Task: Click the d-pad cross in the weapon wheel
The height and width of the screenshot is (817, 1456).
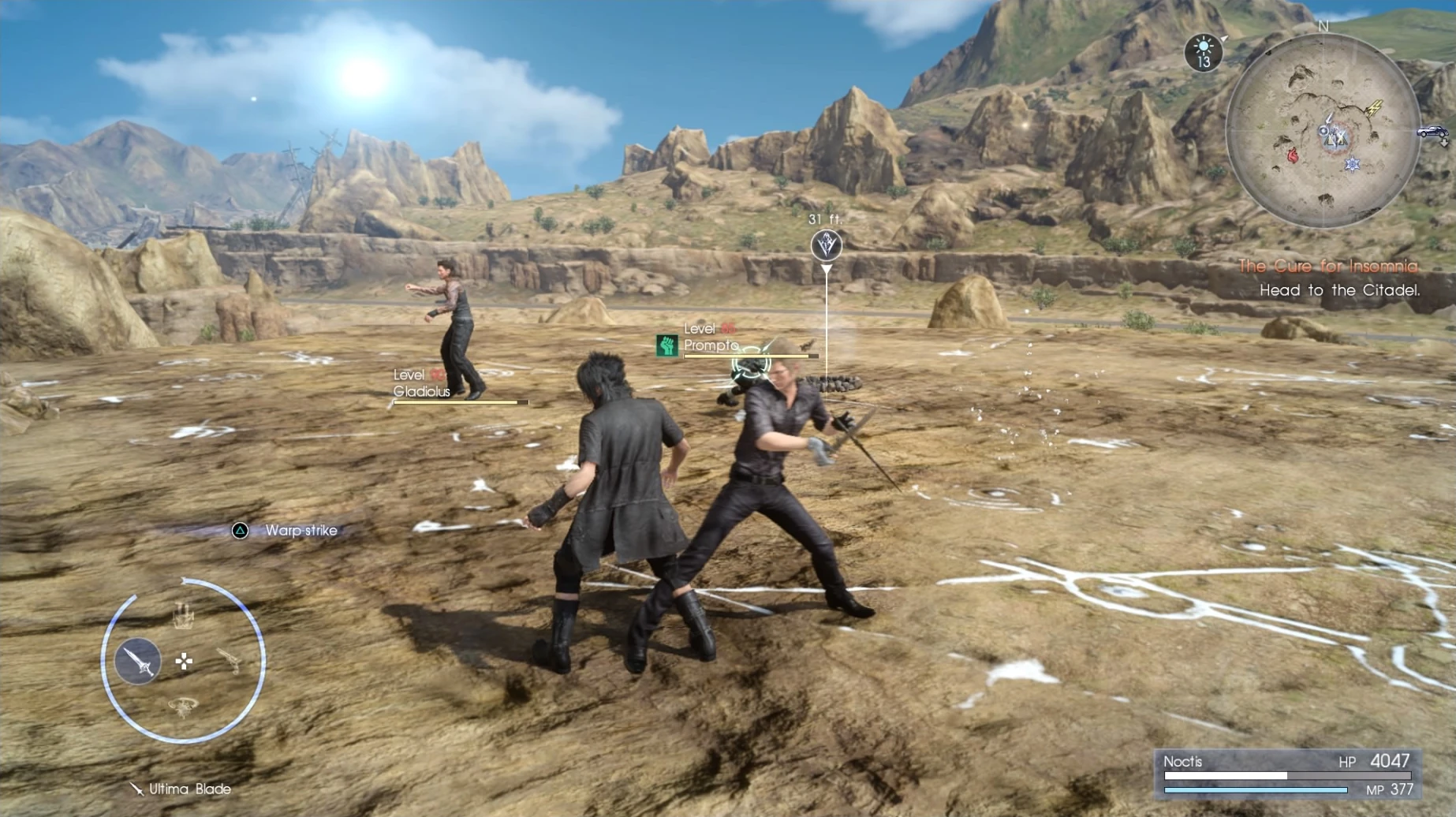Action: [185, 661]
